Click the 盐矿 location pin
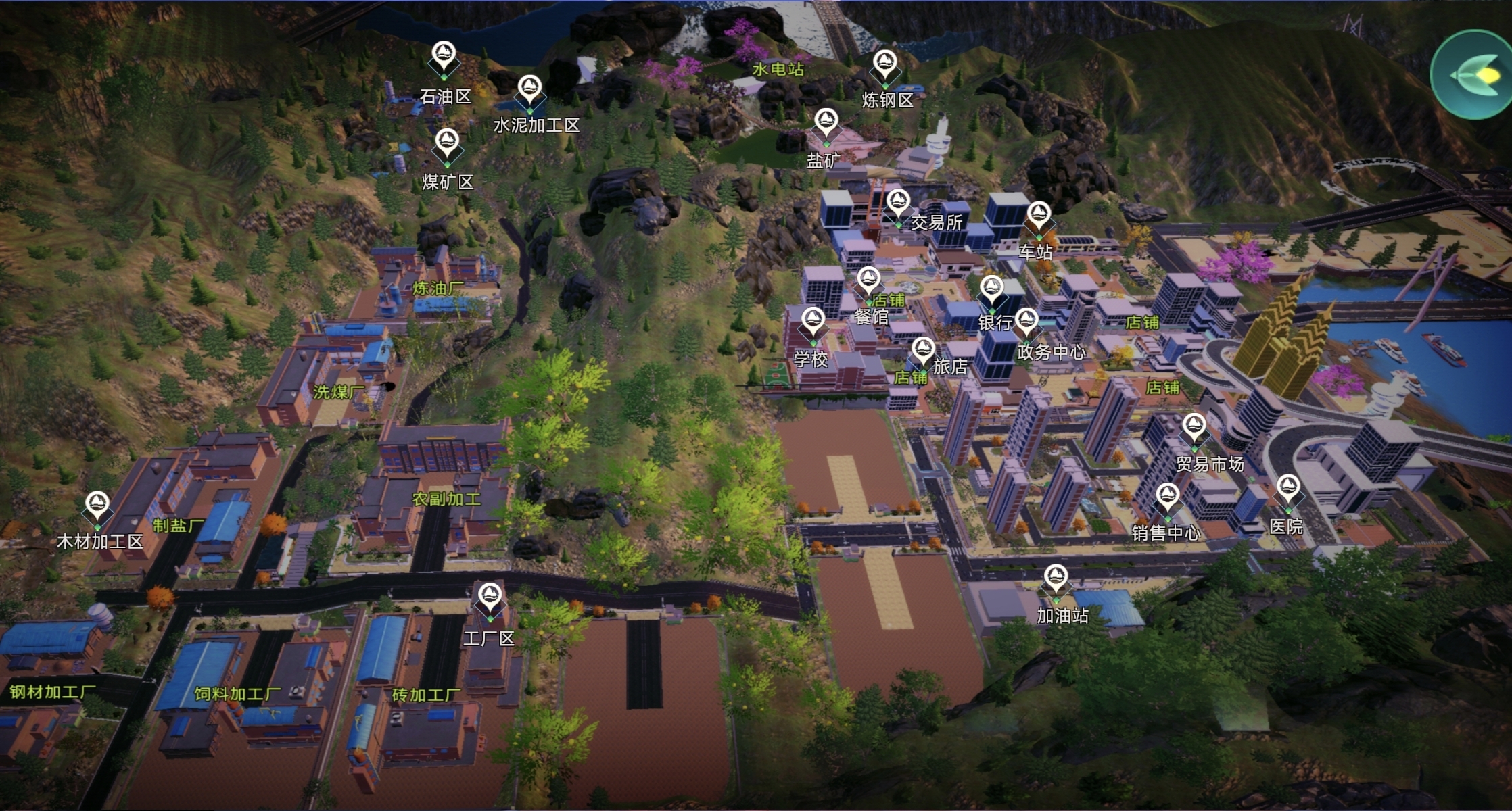The width and height of the screenshot is (1512, 811). [x=826, y=123]
